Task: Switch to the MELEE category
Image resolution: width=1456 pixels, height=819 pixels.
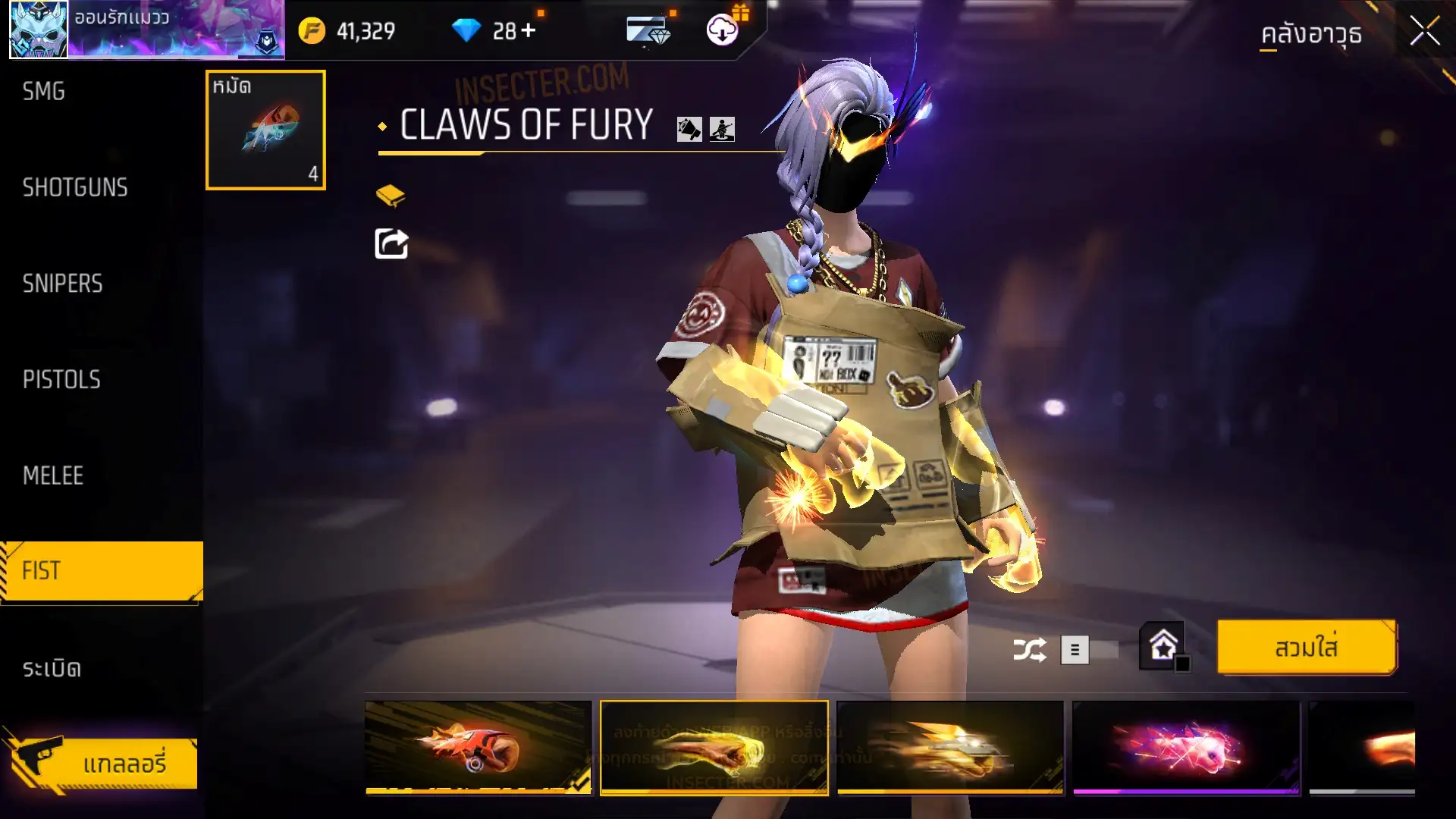Action: pos(53,475)
